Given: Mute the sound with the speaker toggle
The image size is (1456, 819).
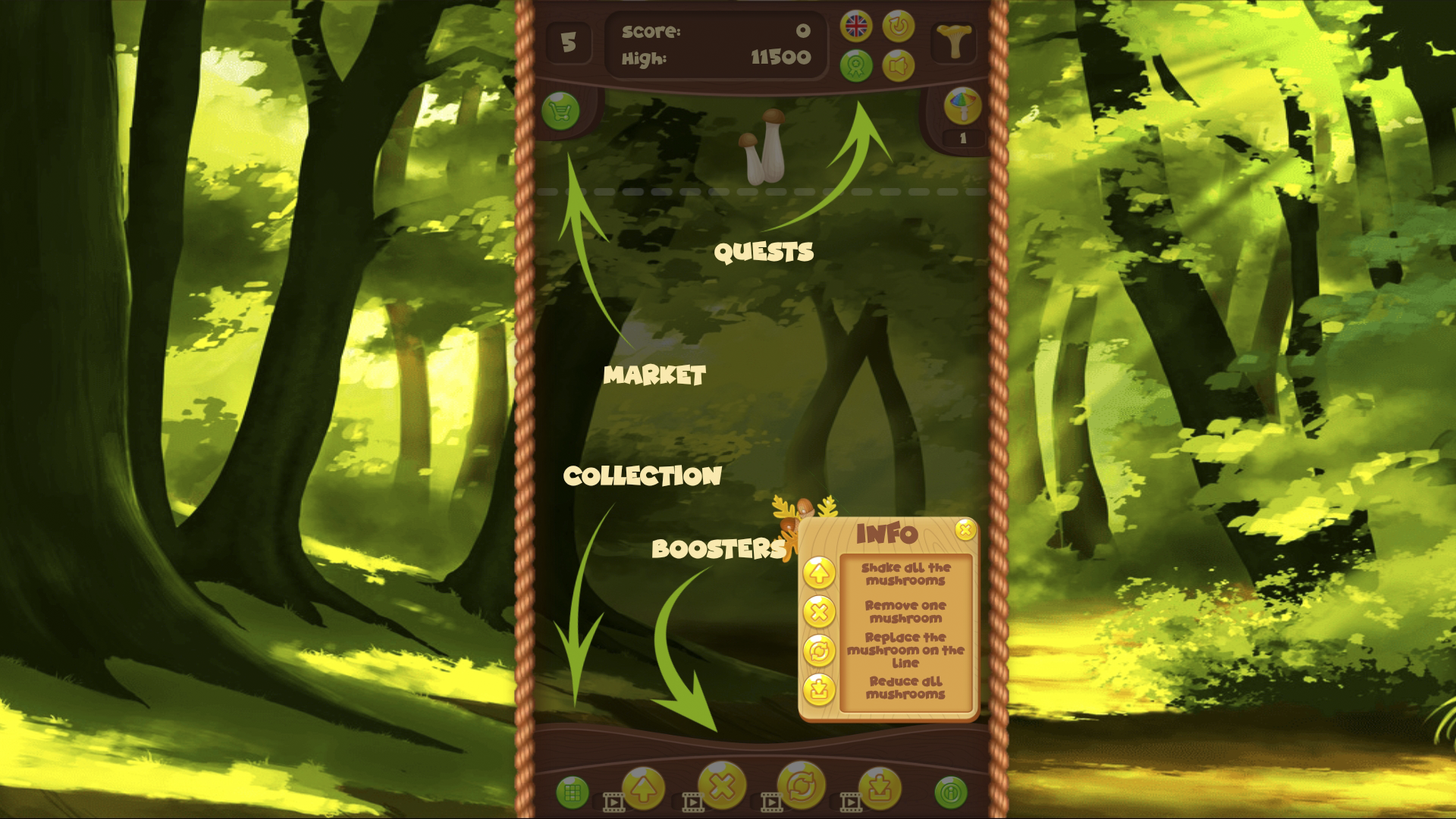Looking at the screenshot, I should (899, 65).
